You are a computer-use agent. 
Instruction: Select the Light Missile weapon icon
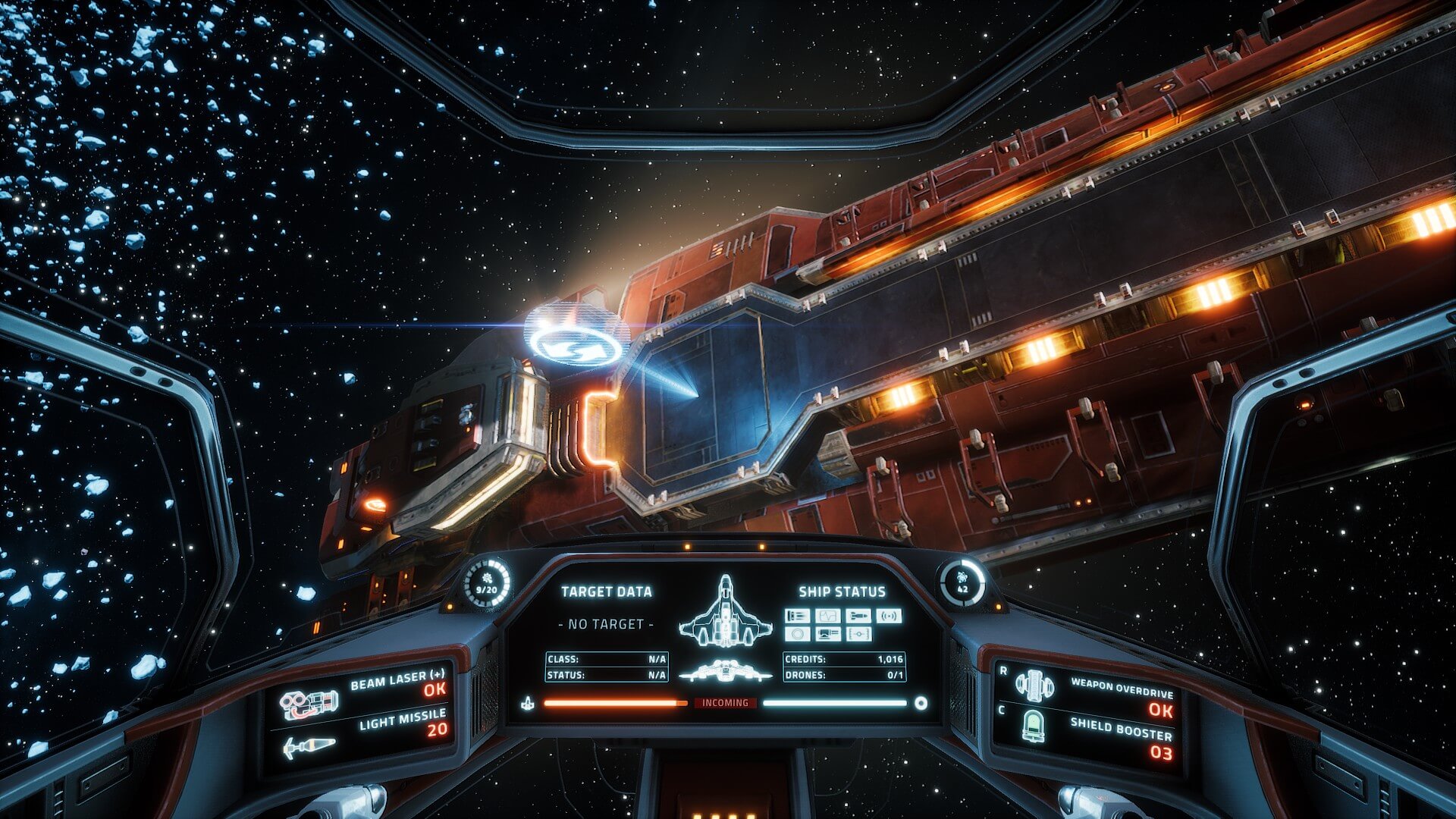[x=309, y=747]
